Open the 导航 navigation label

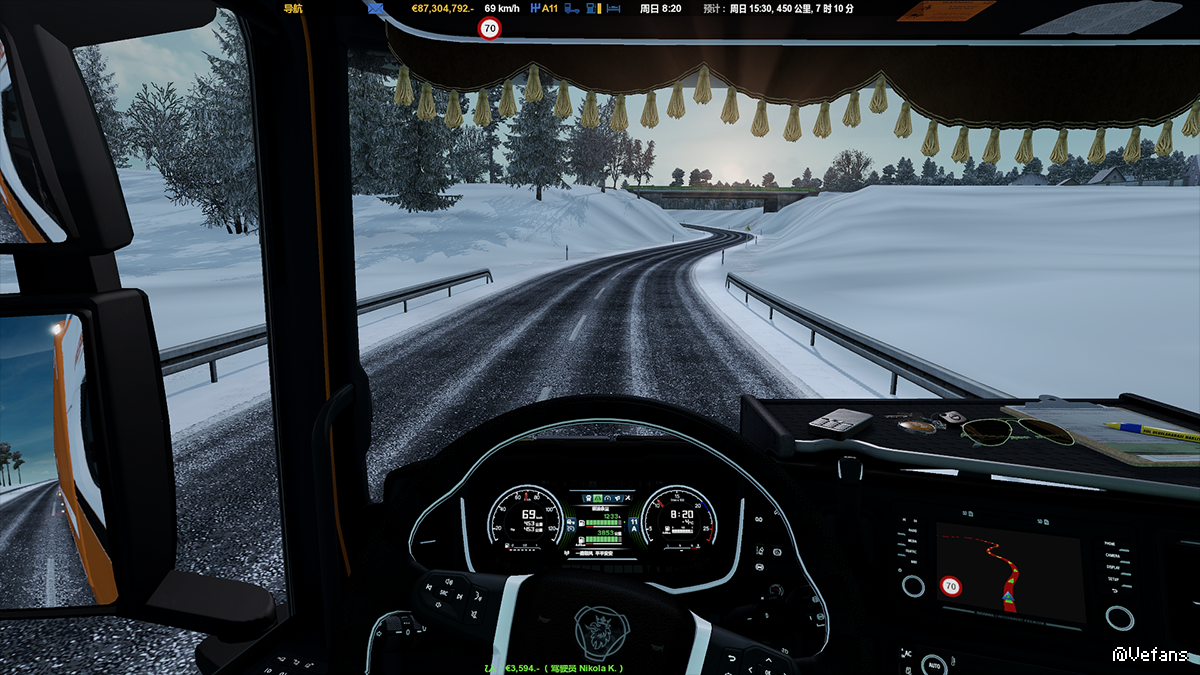pyautogui.click(x=292, y=8)
